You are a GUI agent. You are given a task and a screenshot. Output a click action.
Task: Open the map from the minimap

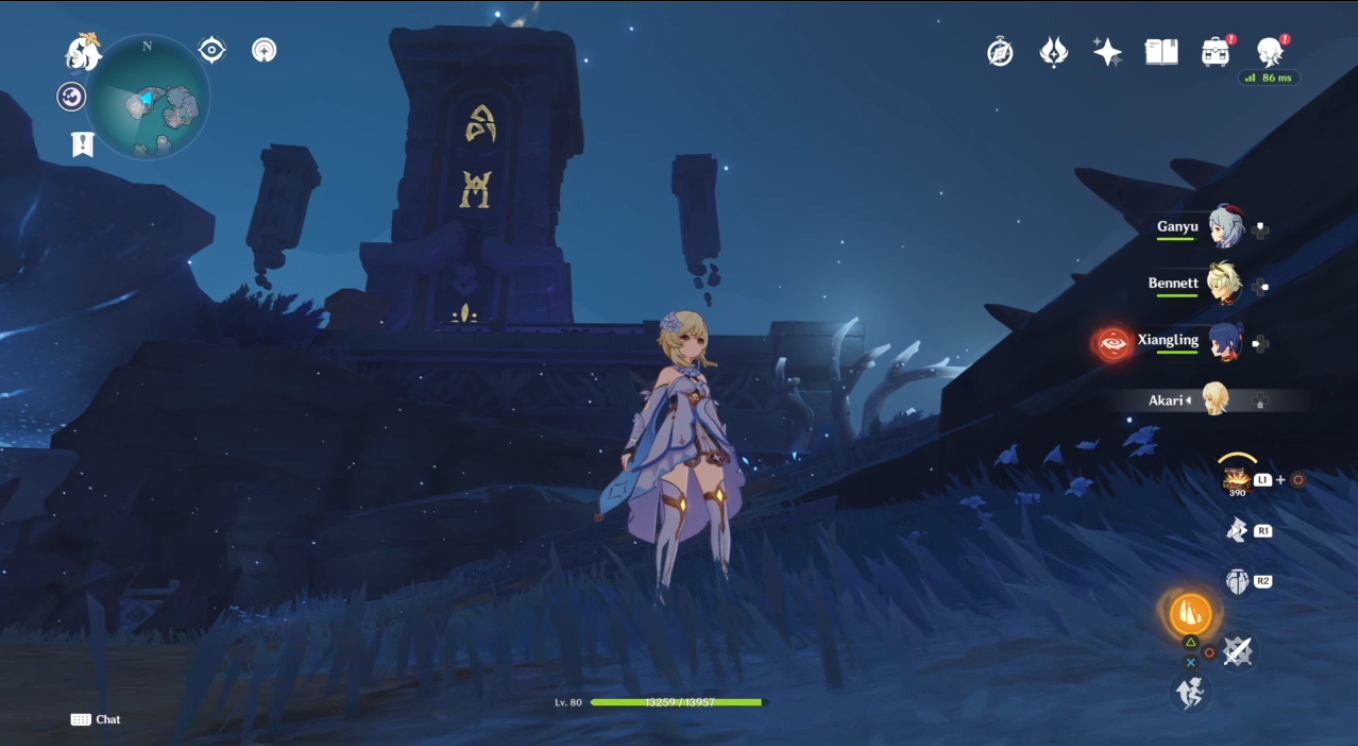click(x=148, y=97)
